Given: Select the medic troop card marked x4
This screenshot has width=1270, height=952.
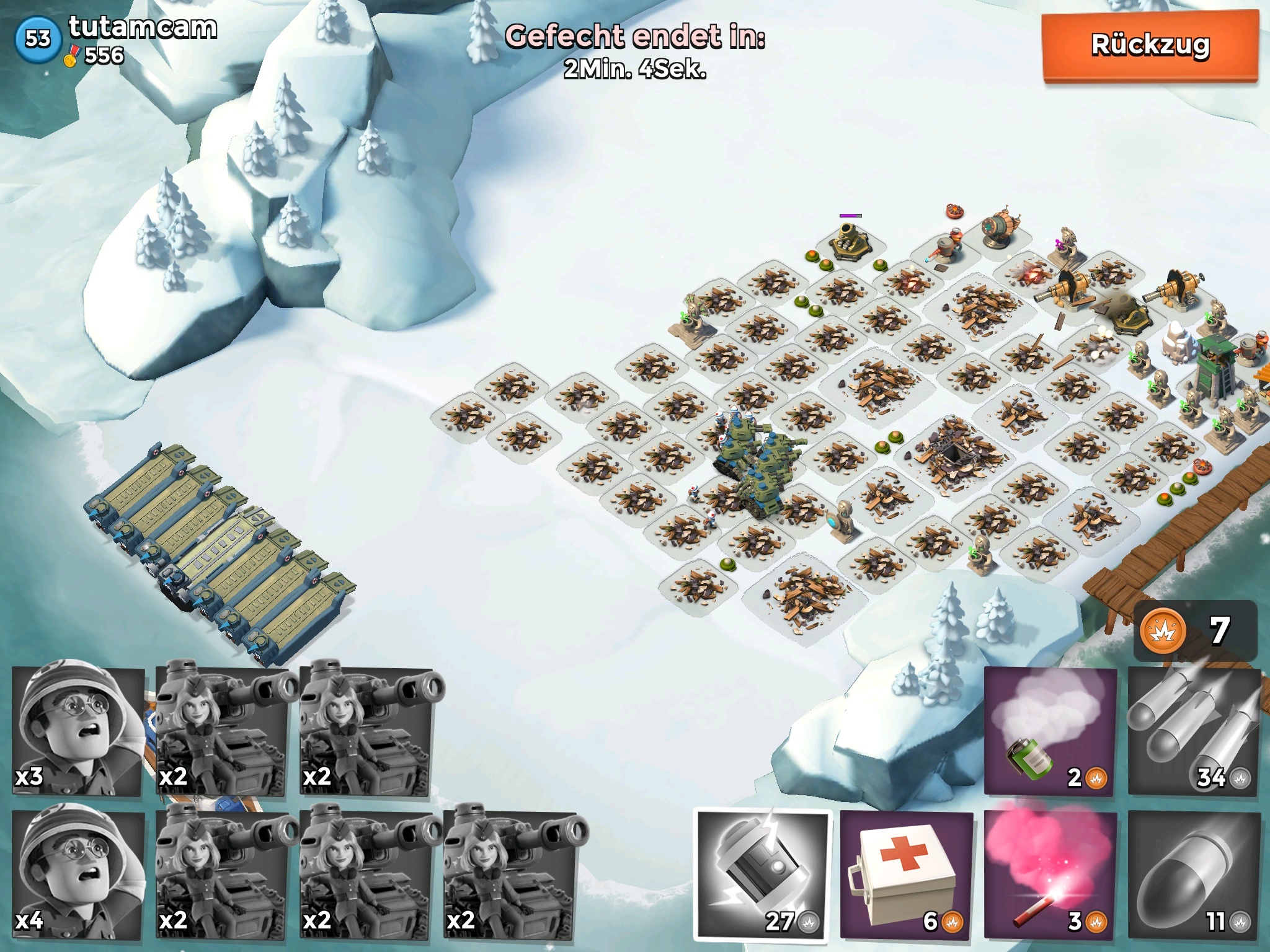Looking at the screenshot, I should 78,874.
